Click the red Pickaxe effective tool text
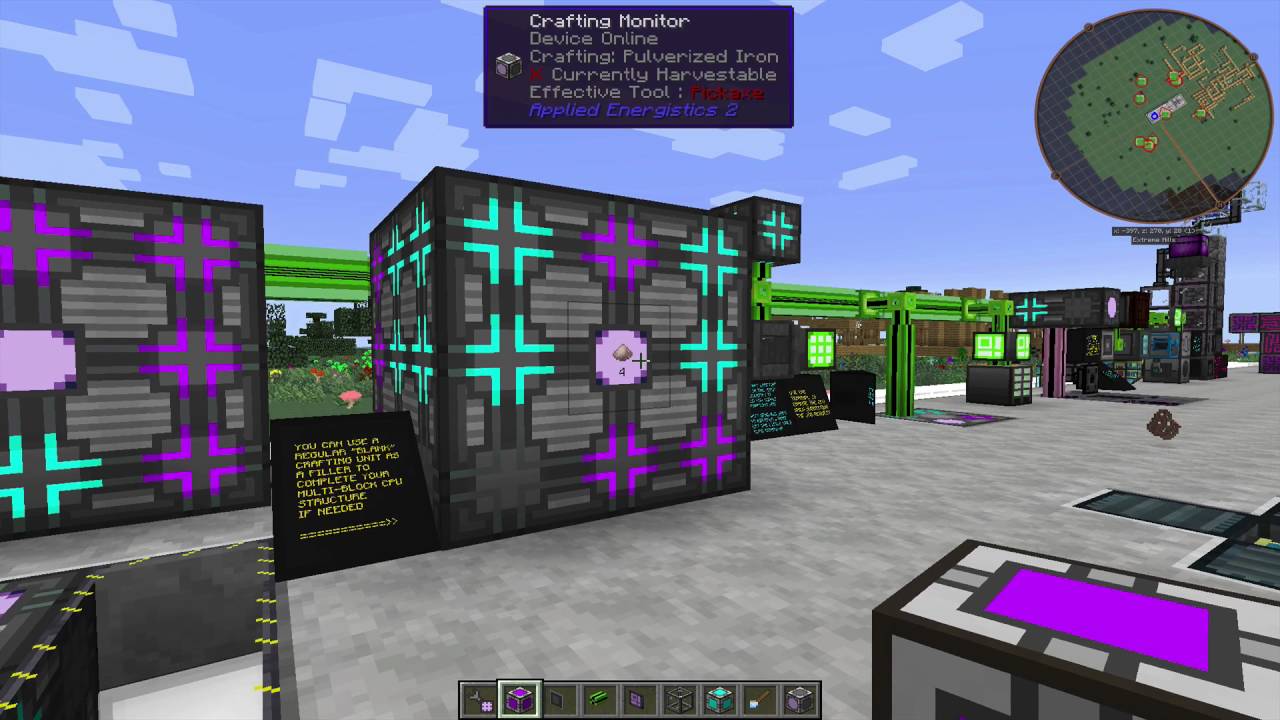The width and height of the screenshot is (1280, 720). 728,92
